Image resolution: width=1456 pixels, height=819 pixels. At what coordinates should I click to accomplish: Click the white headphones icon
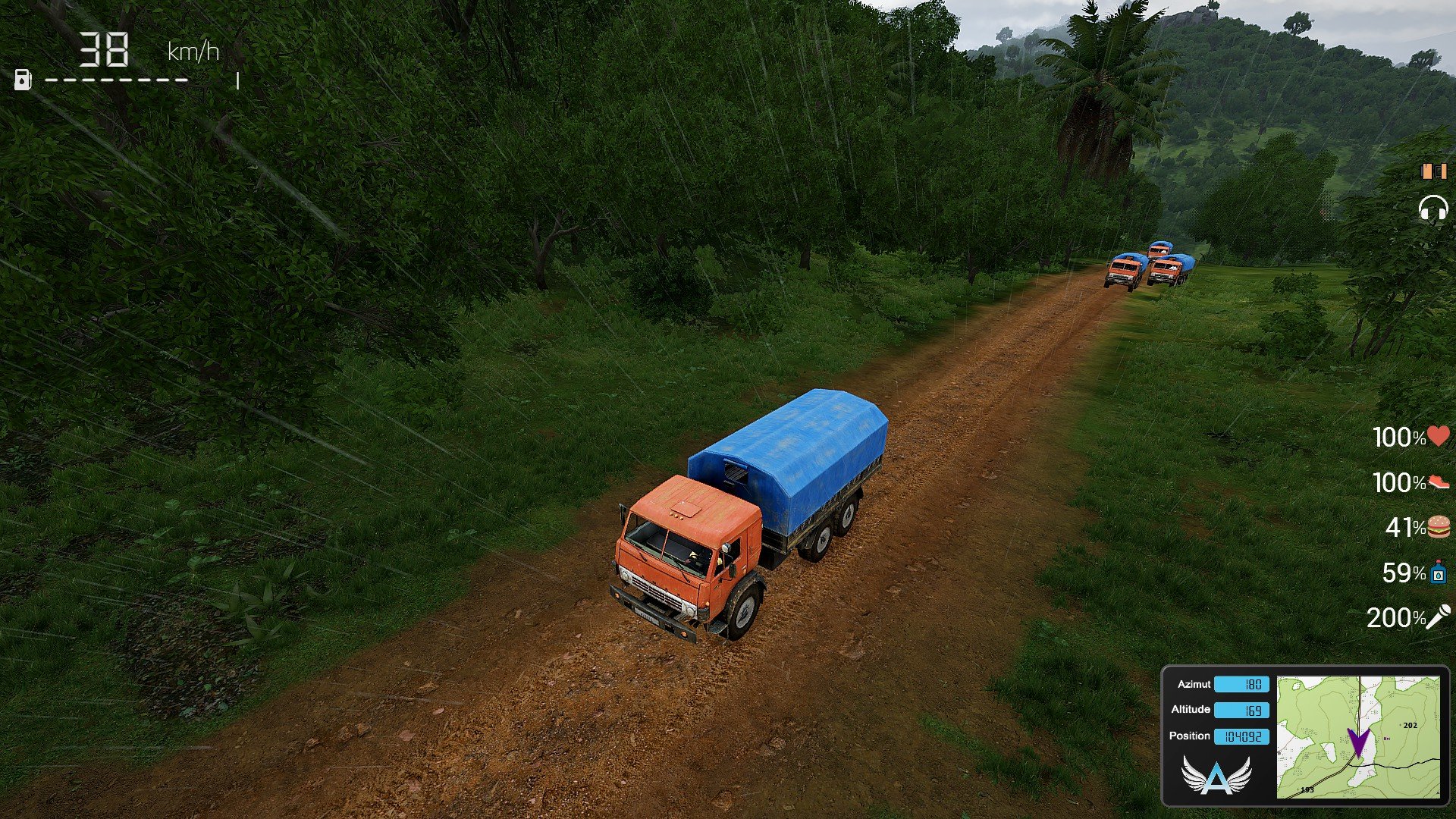[1433, 208]
